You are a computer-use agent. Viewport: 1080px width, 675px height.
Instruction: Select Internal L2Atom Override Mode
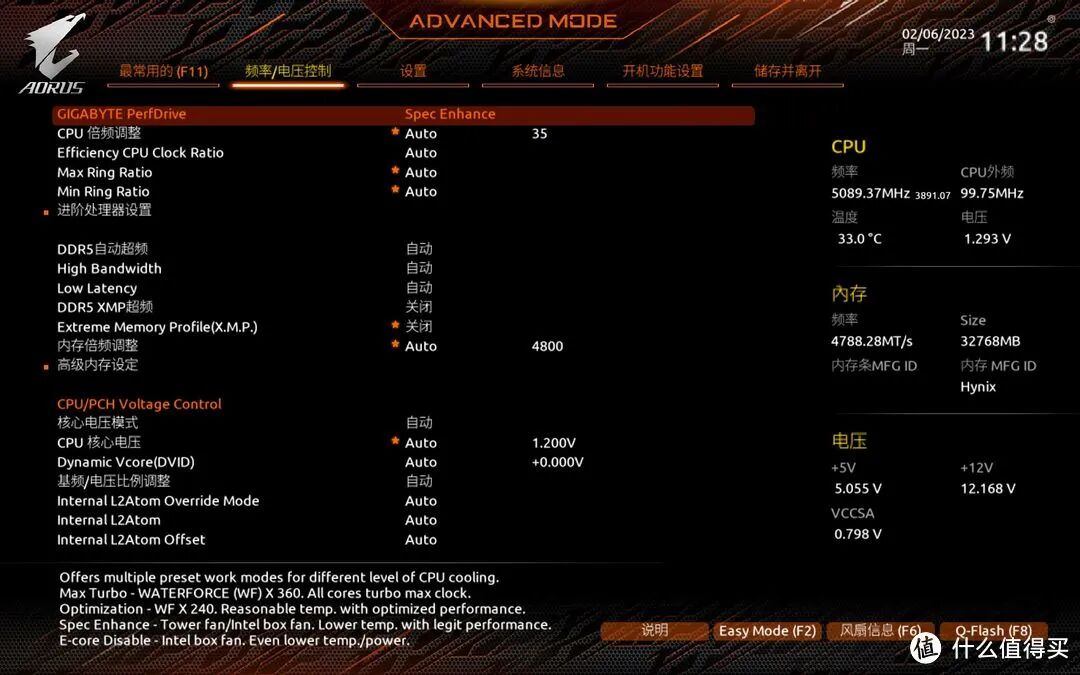pos(158,501)
